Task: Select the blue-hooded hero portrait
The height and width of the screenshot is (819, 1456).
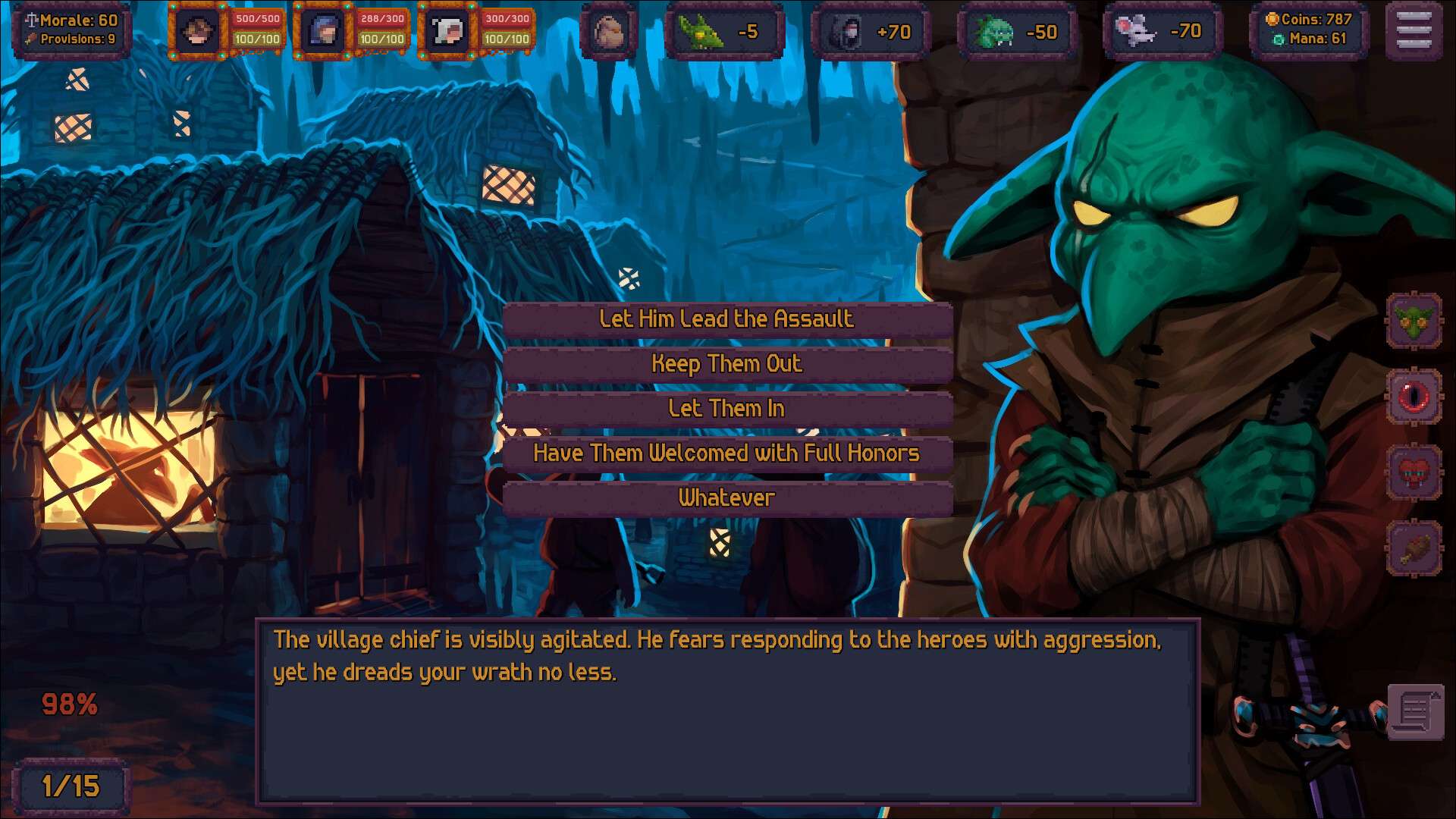Action: tap(322, 32)
